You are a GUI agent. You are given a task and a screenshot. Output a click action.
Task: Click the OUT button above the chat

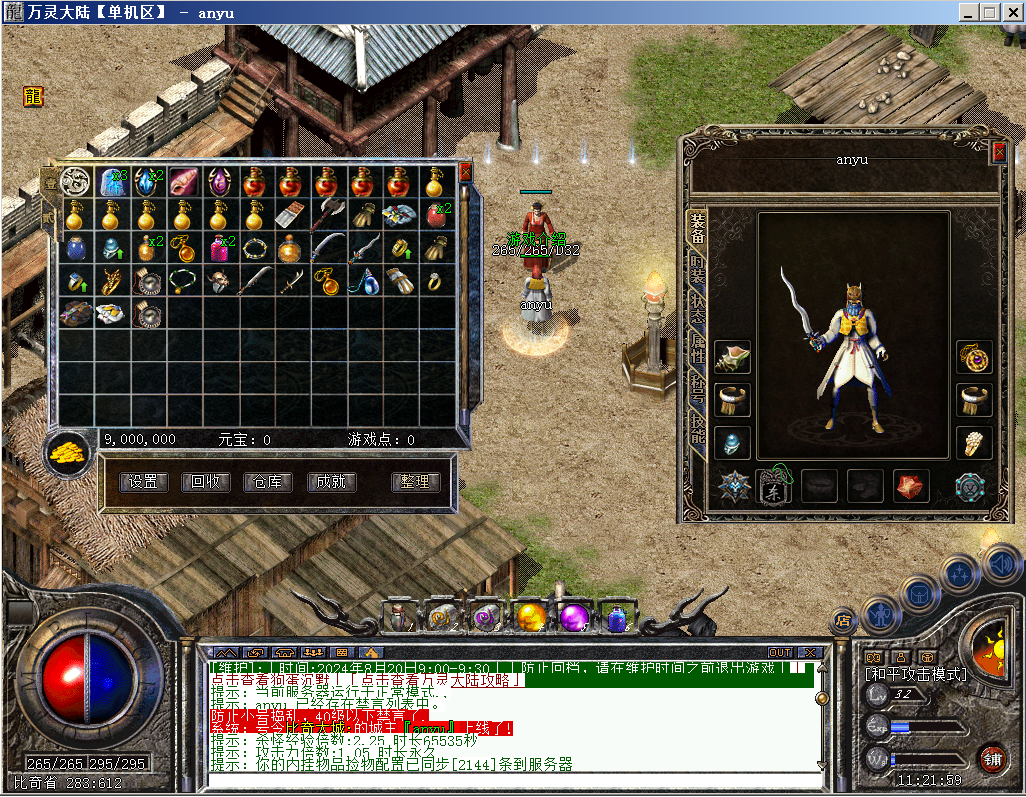click(780, 653)
